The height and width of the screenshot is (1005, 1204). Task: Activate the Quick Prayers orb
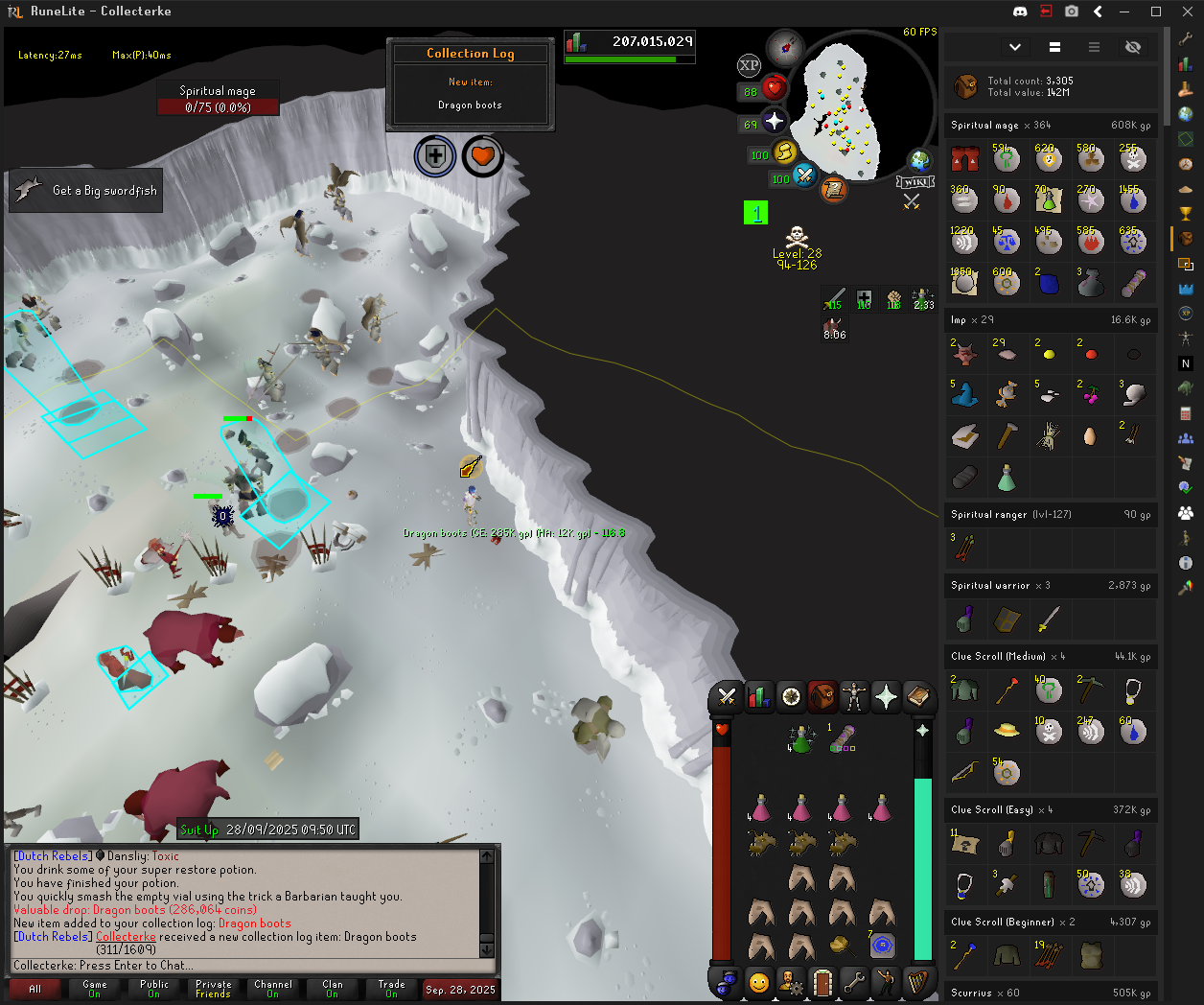point(775,122)
